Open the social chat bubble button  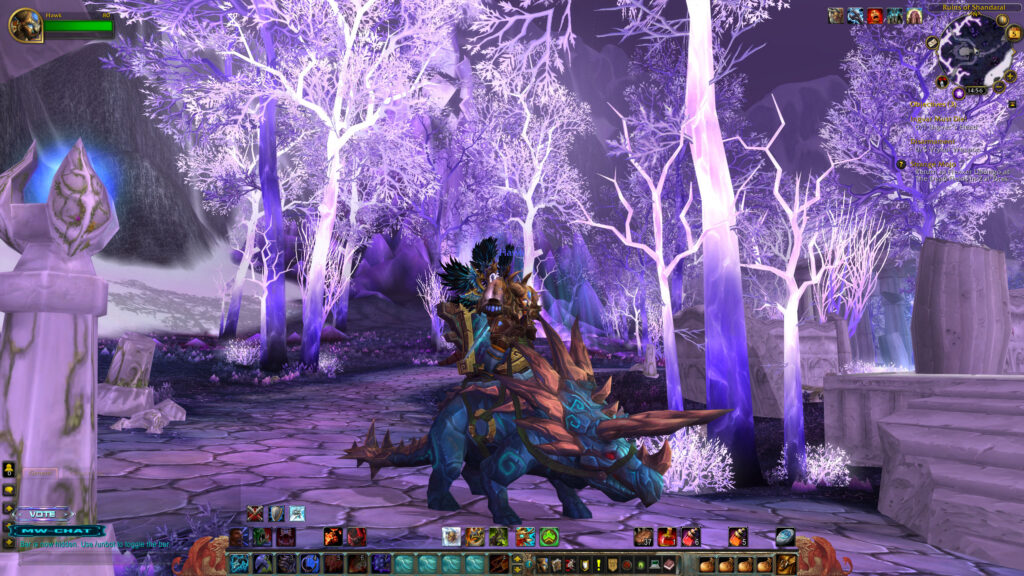9,491
